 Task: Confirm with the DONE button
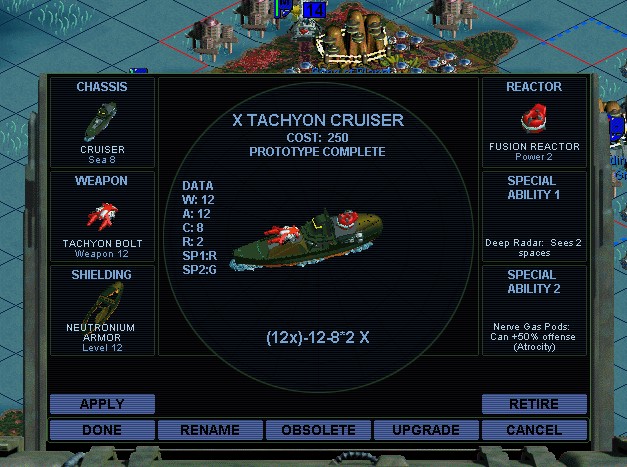[x=102, y=430]
